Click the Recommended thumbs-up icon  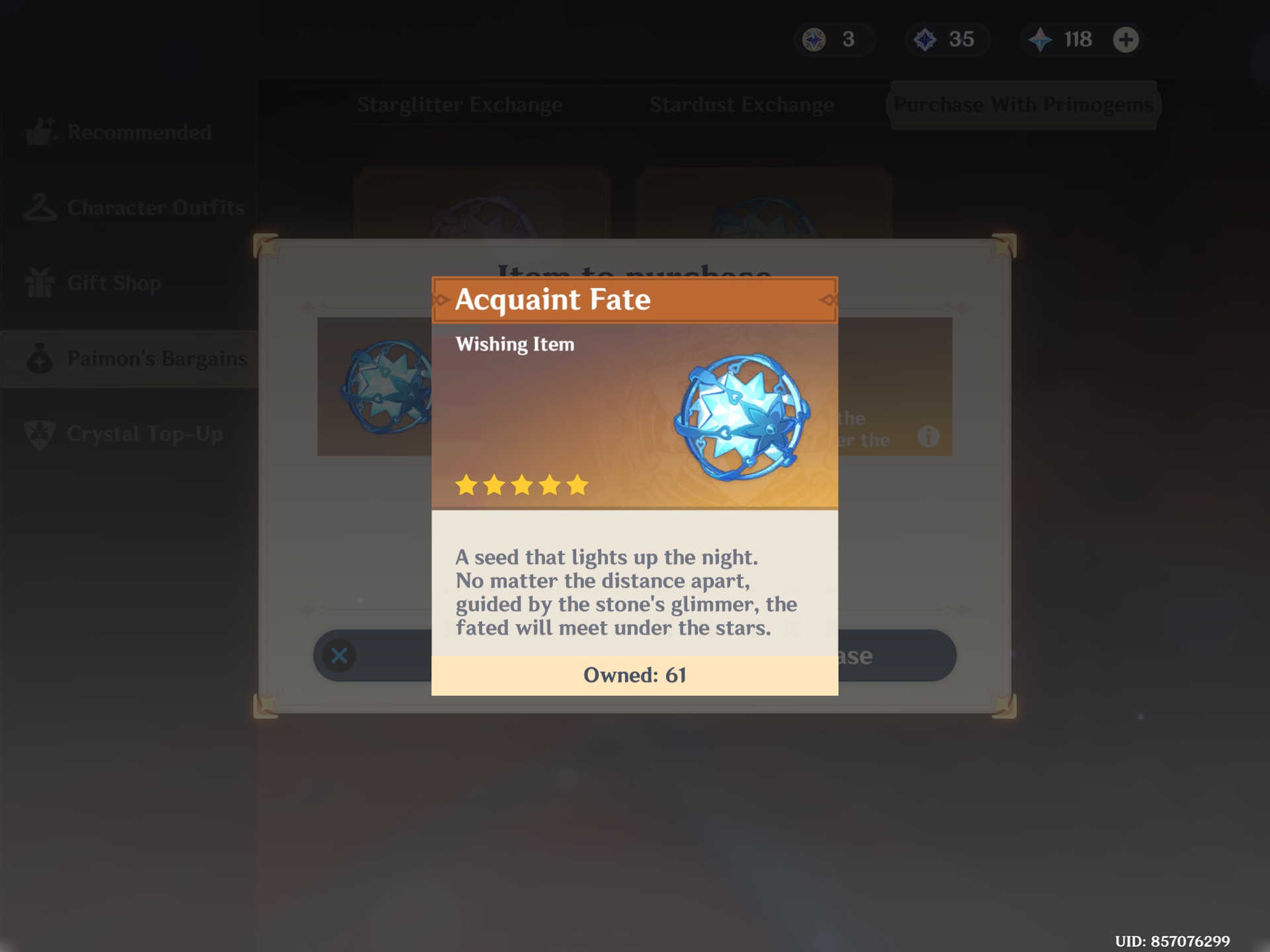point(42,132)
